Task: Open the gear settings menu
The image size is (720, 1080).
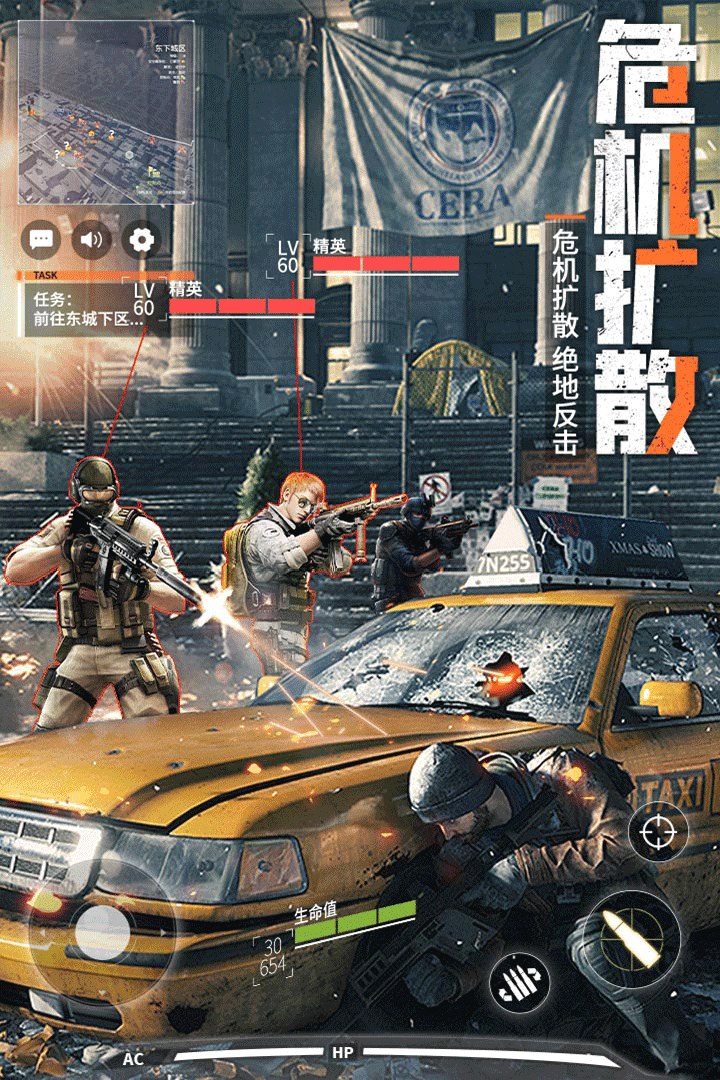Action: pos(142,240)
